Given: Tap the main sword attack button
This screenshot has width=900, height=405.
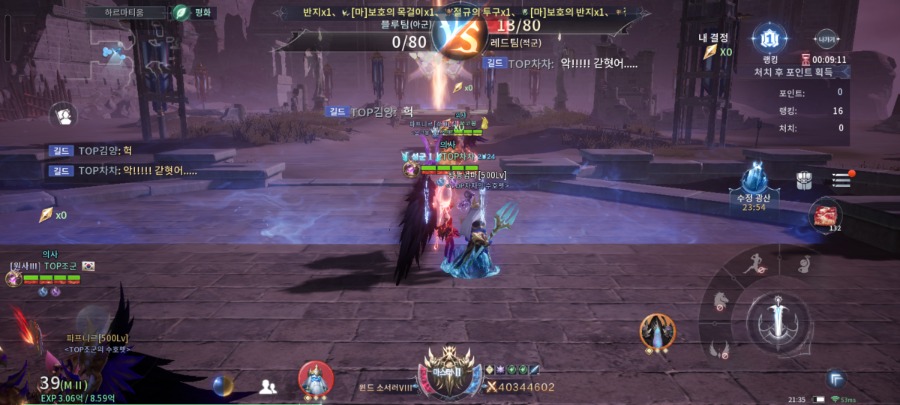Looking at the screenshot, I should [776, 317].
